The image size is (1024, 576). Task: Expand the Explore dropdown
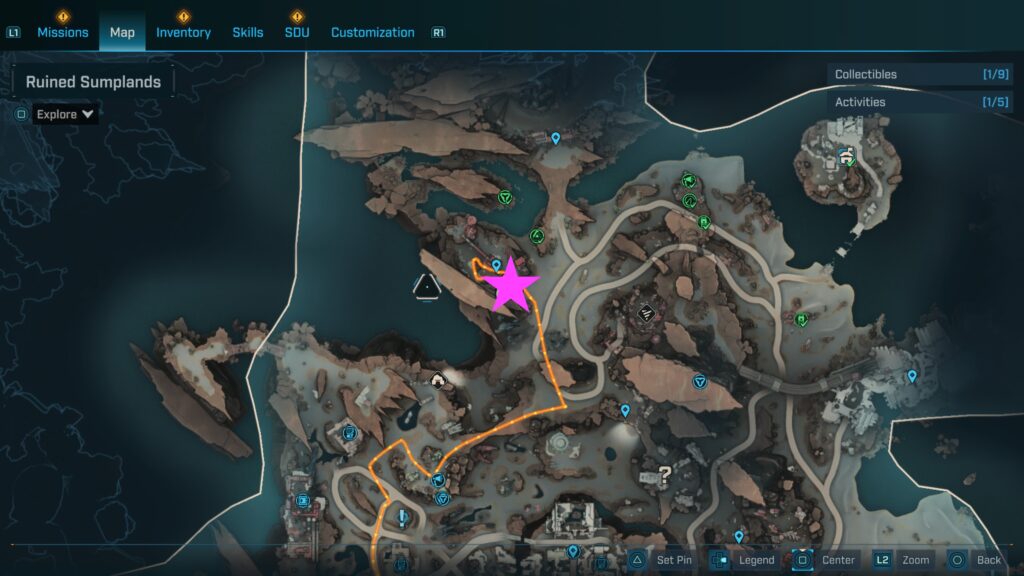[x=66, y=114]
